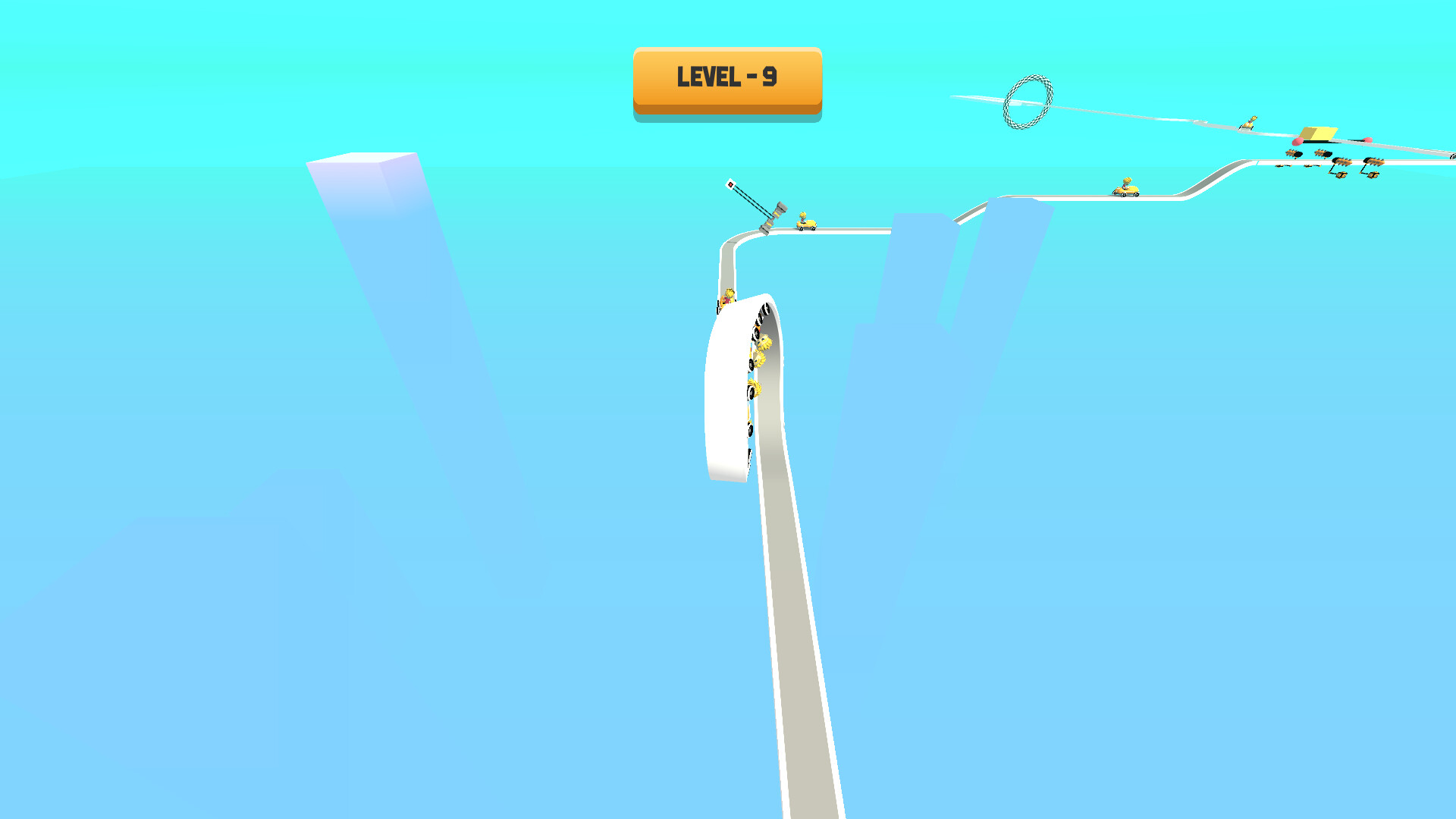Select the yellow car descending the far-right slope
1456x819 pixels.
[x=1126, y=189]
